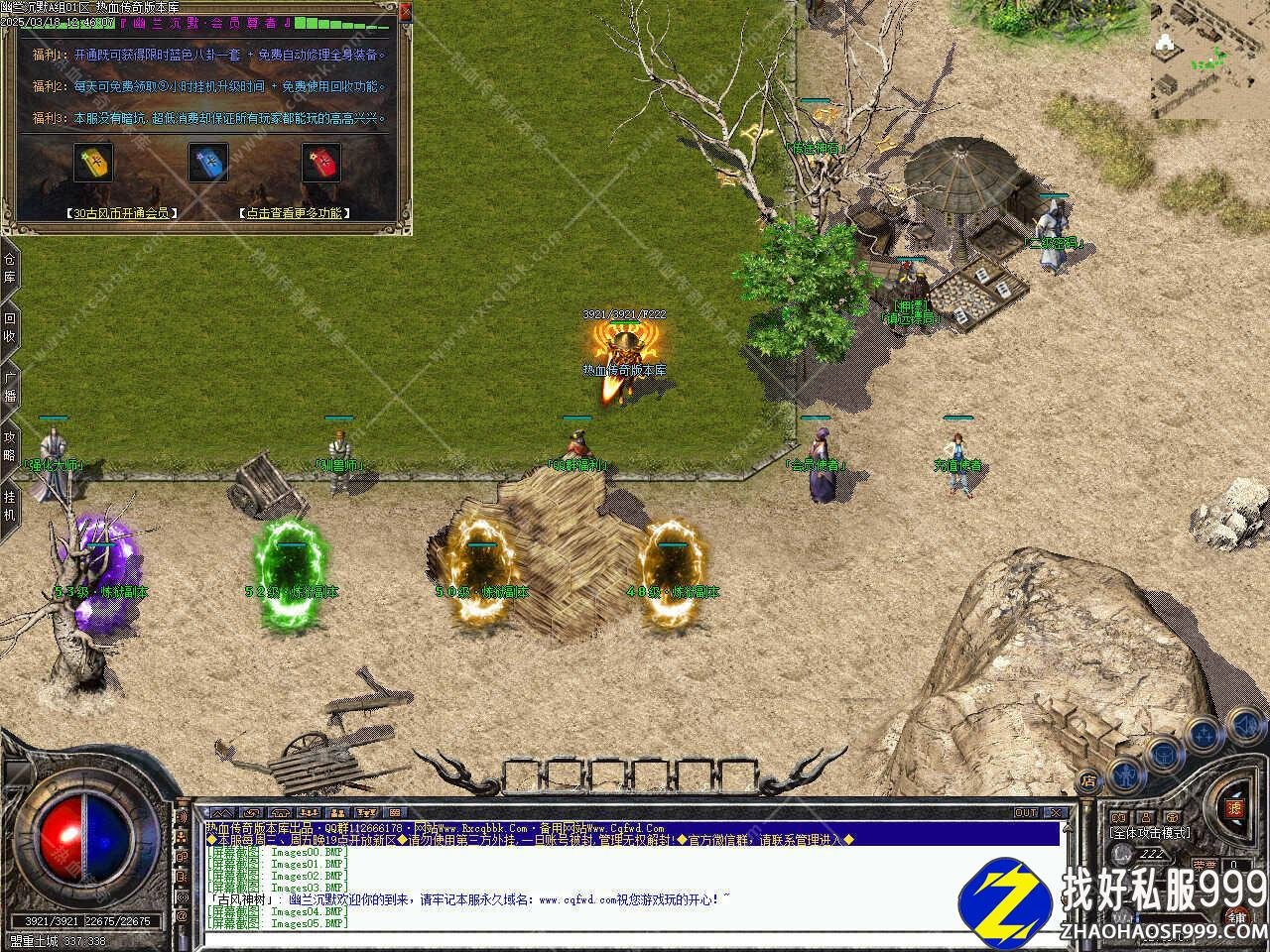This screenshot has height=952, width=1270.
Task: Select the blue potion icon in the welfare panel
Action: (209, 164)
